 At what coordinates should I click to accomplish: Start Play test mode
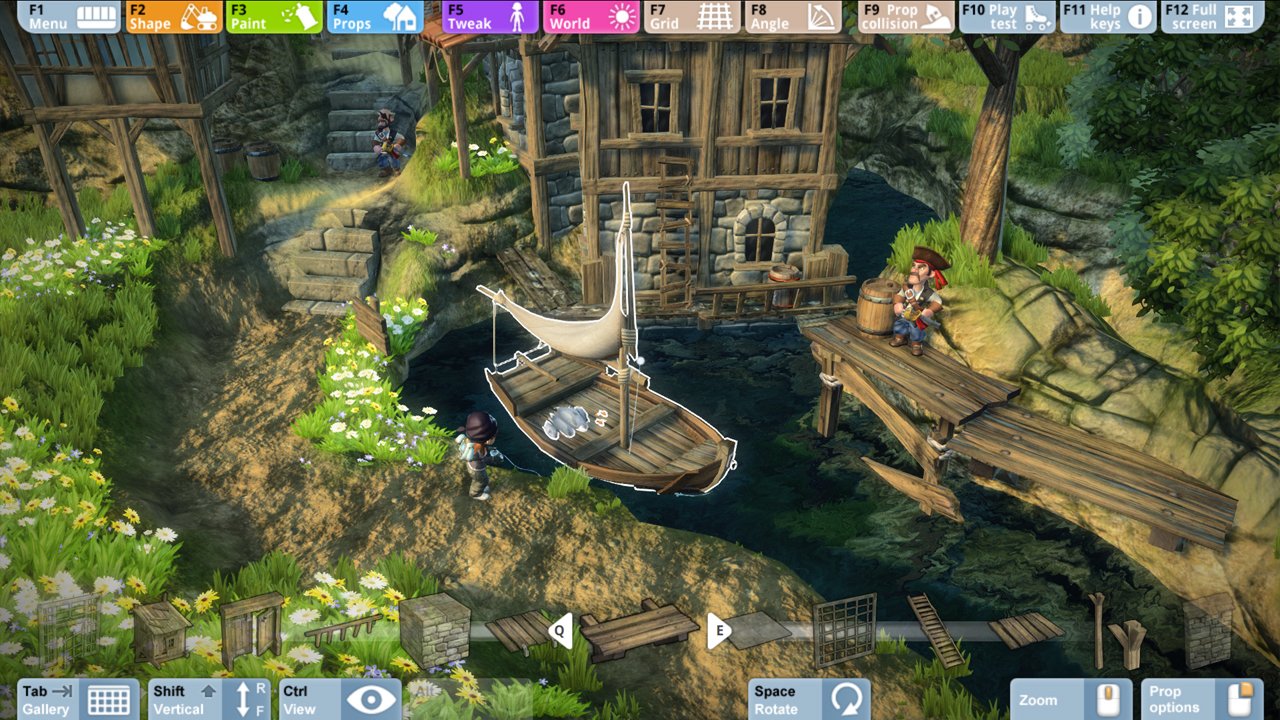(x=1006, y=15)
